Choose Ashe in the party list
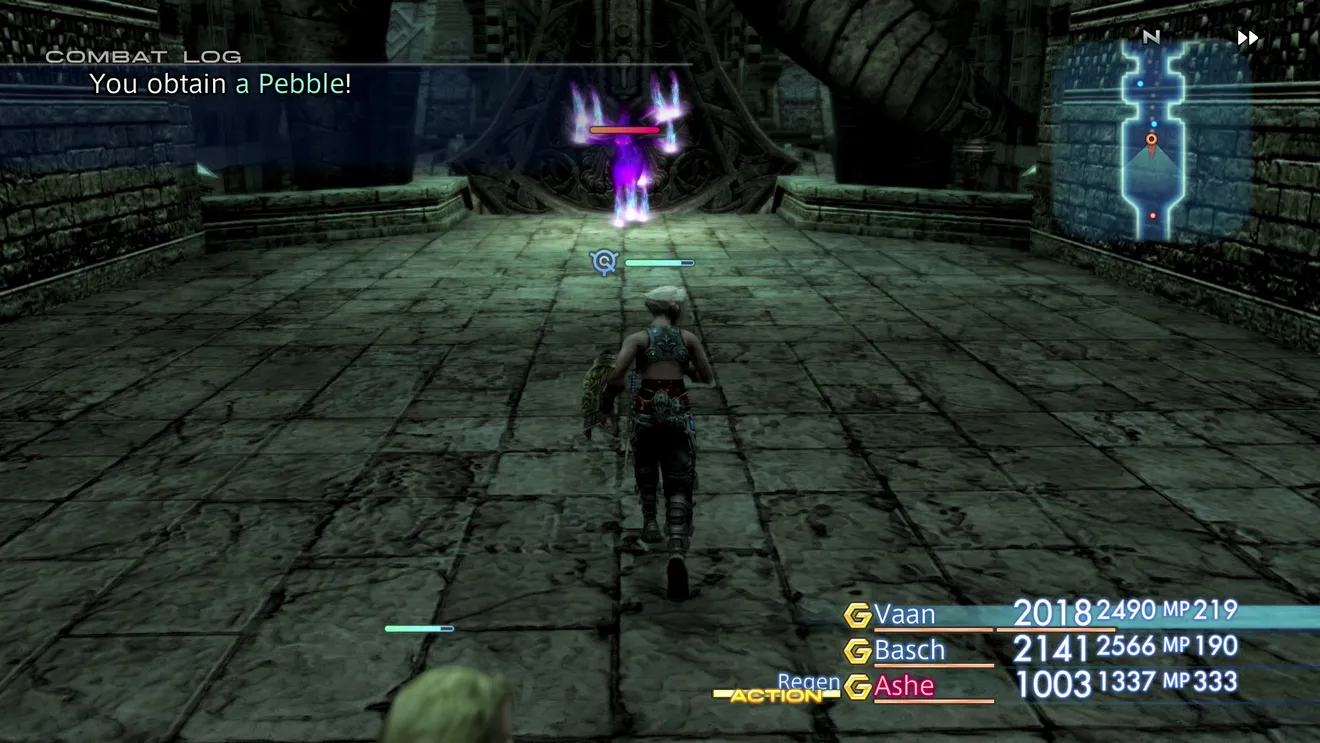The height and width of the screenshot is (743, 1320). pos(904,686)
